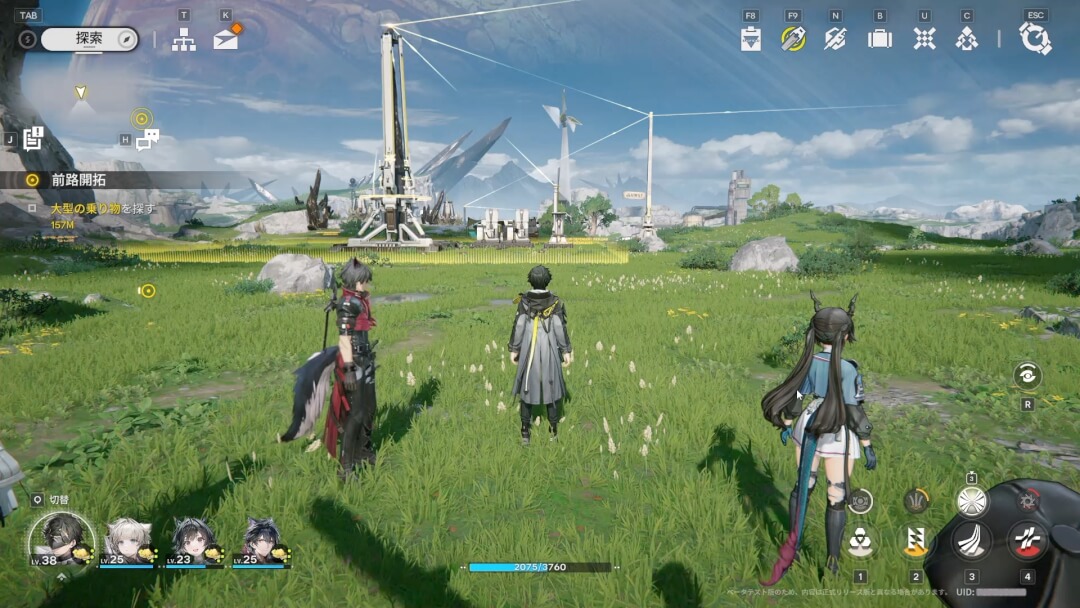Open the crossed checkered squares icon
The height and width of the screenshot is (608, 1080).
coord(924,39)
